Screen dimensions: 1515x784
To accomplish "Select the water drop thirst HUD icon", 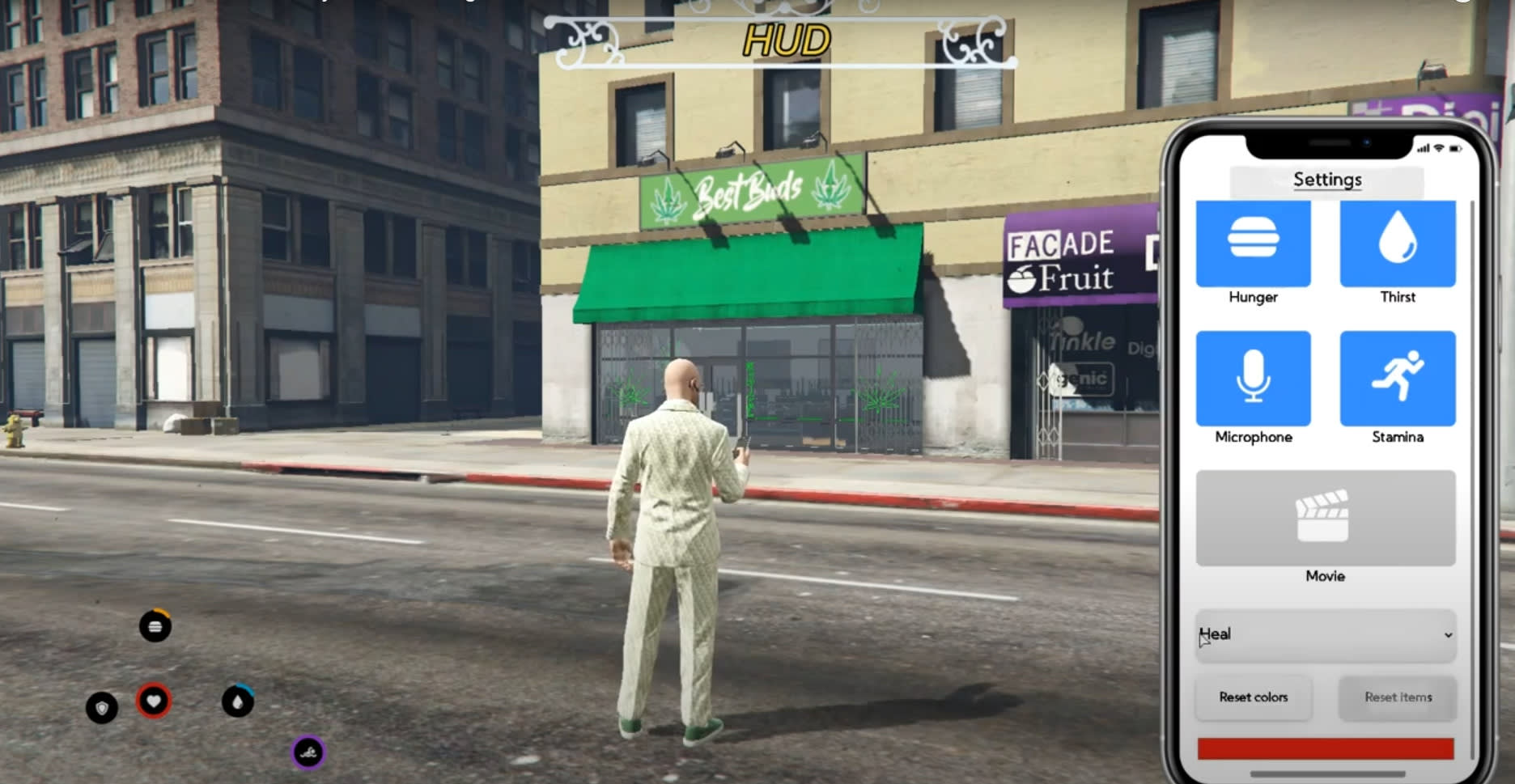I will 238,701.
